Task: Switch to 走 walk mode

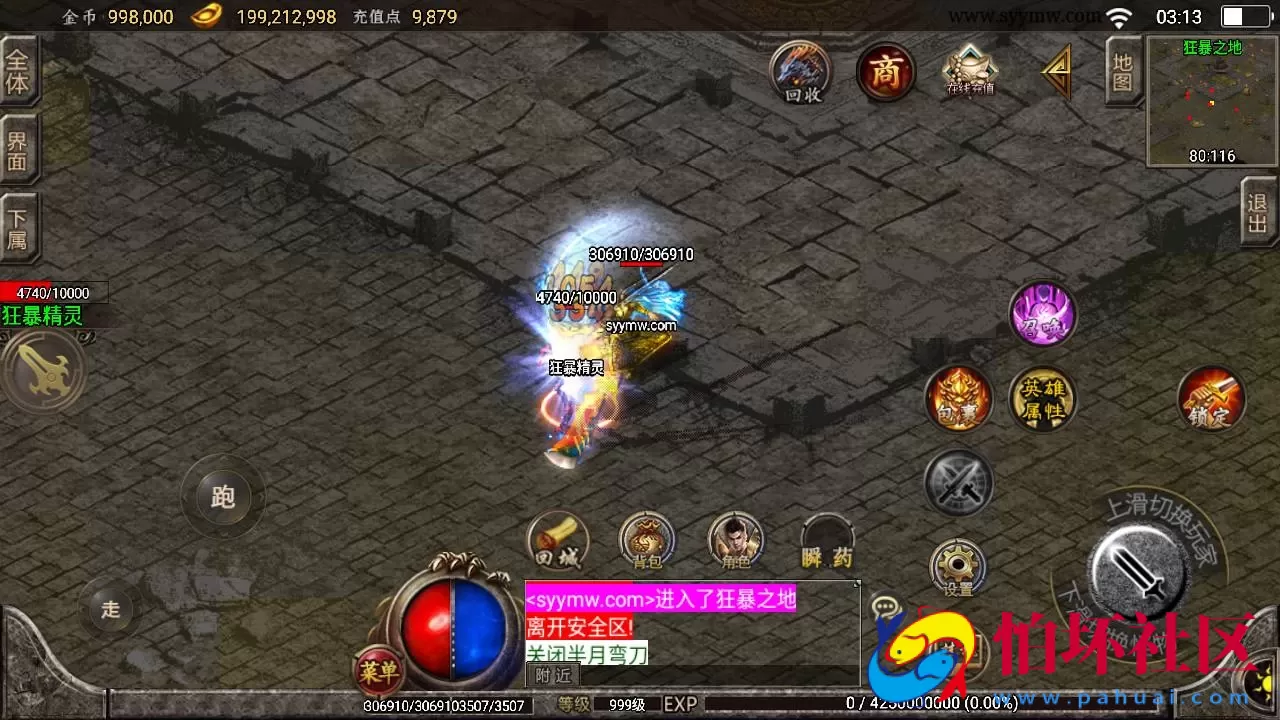Action: click(x=110, y=609)
